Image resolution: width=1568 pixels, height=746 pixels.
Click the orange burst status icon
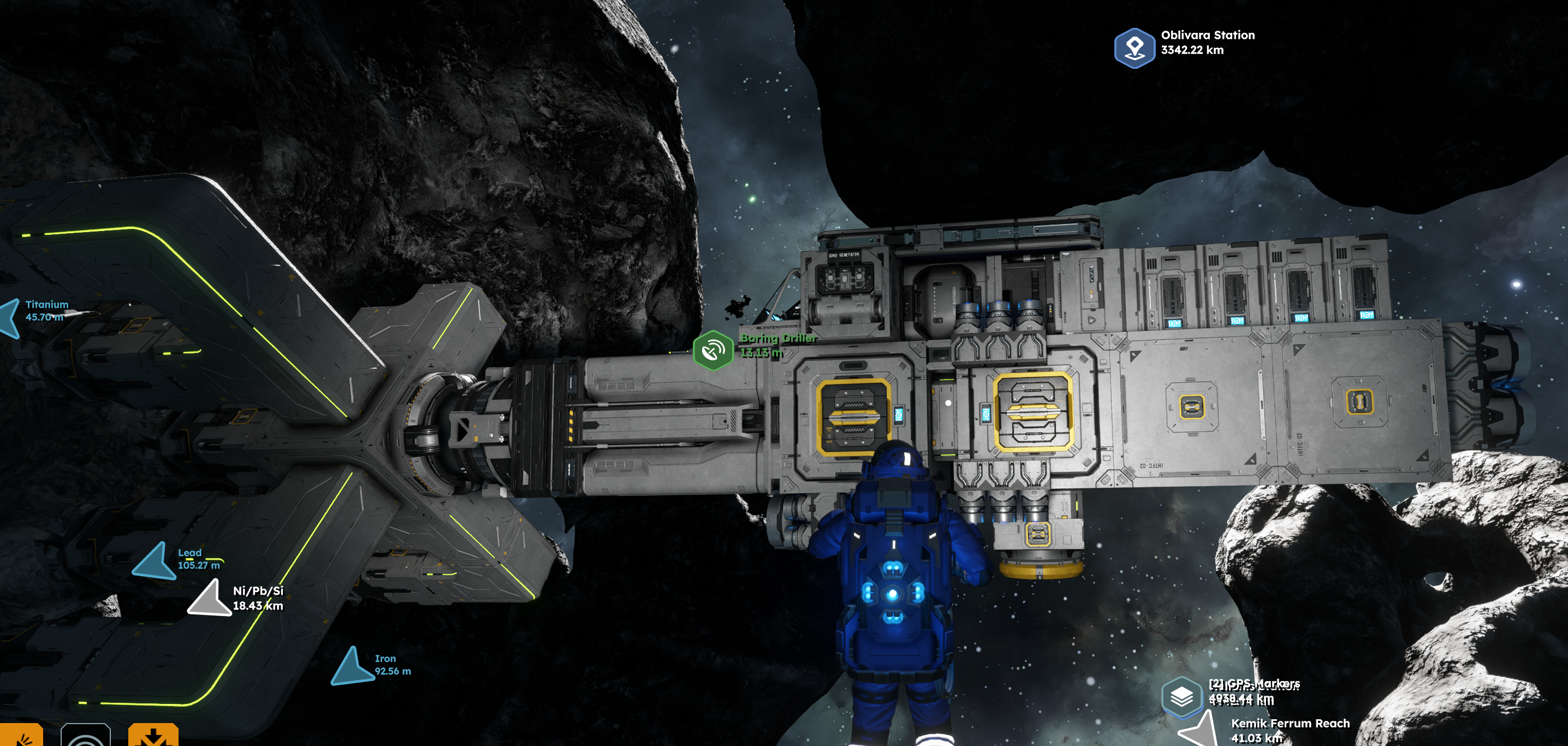21,735
